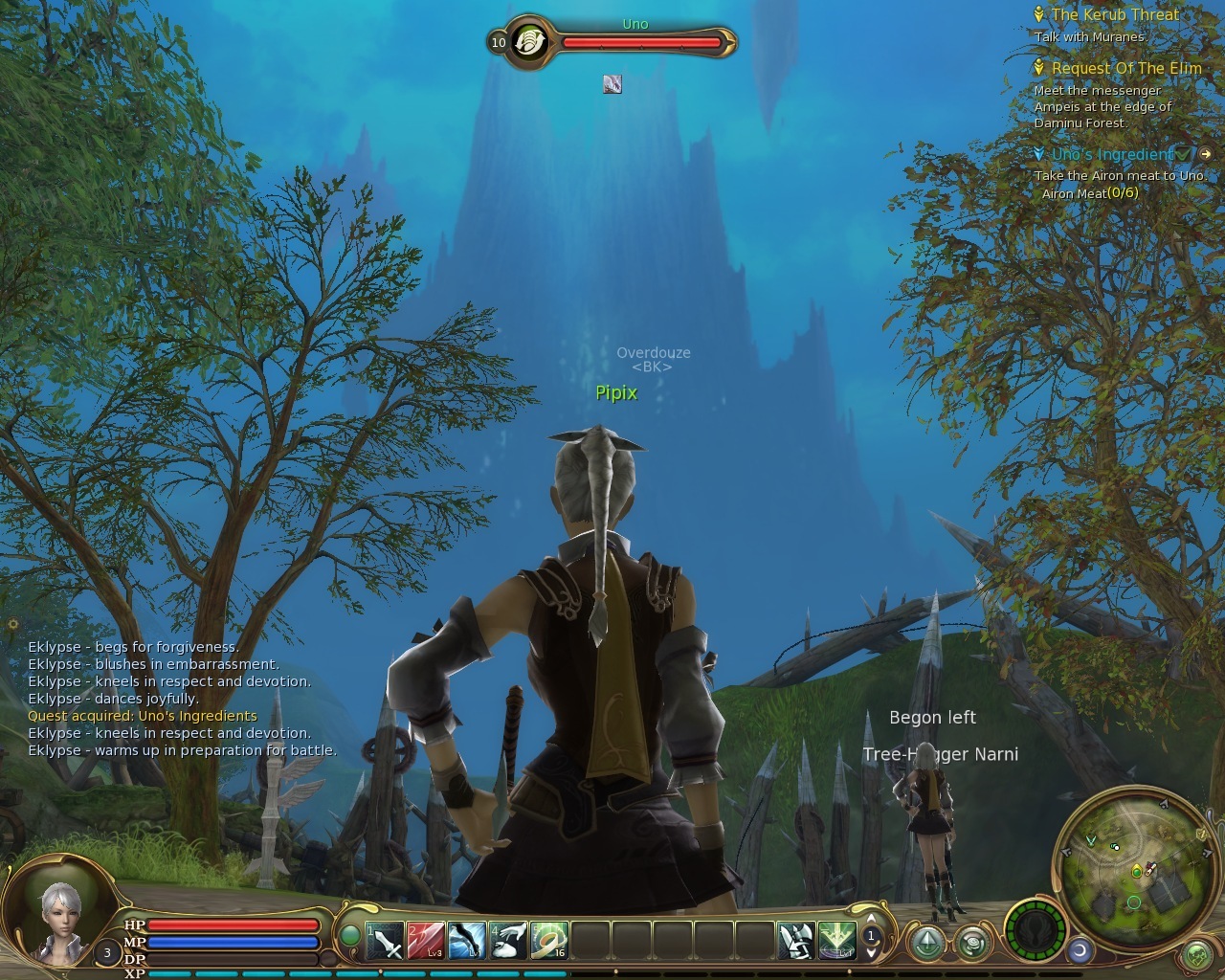Click the green button at the minimap's lower right

[x=1196, y=955]
